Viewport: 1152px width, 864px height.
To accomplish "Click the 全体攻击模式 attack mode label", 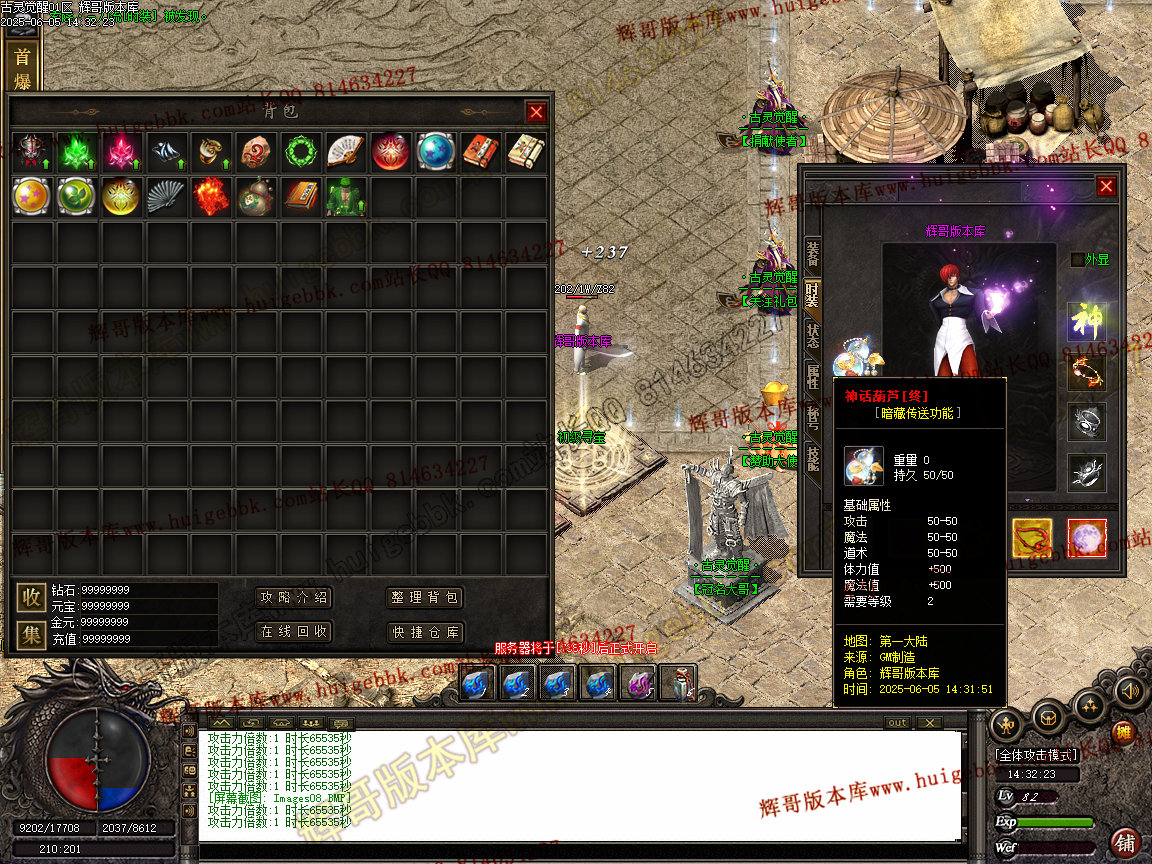I will pos(1037,755).
